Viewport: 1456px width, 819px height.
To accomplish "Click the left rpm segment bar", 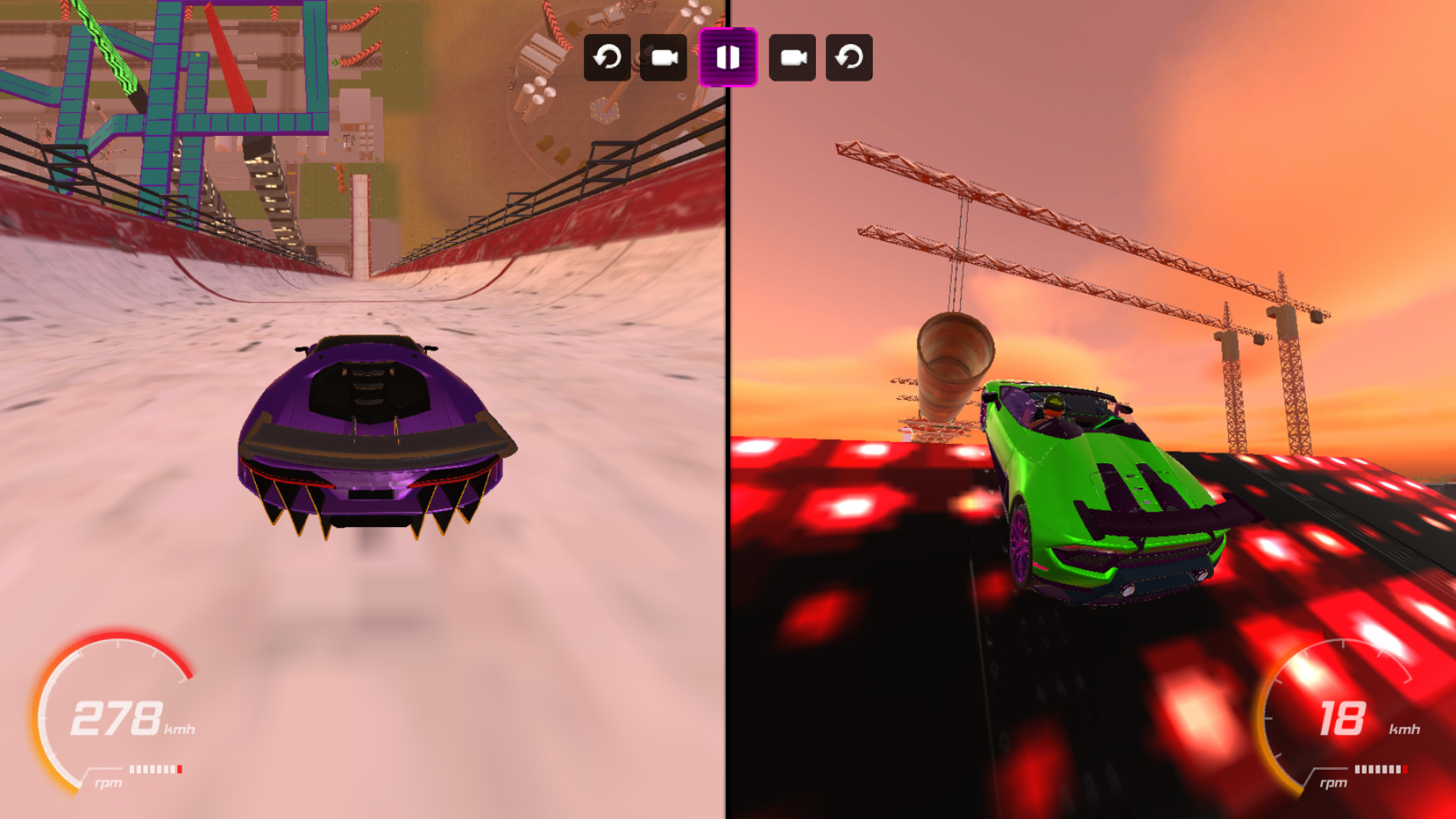I will 155,768.
